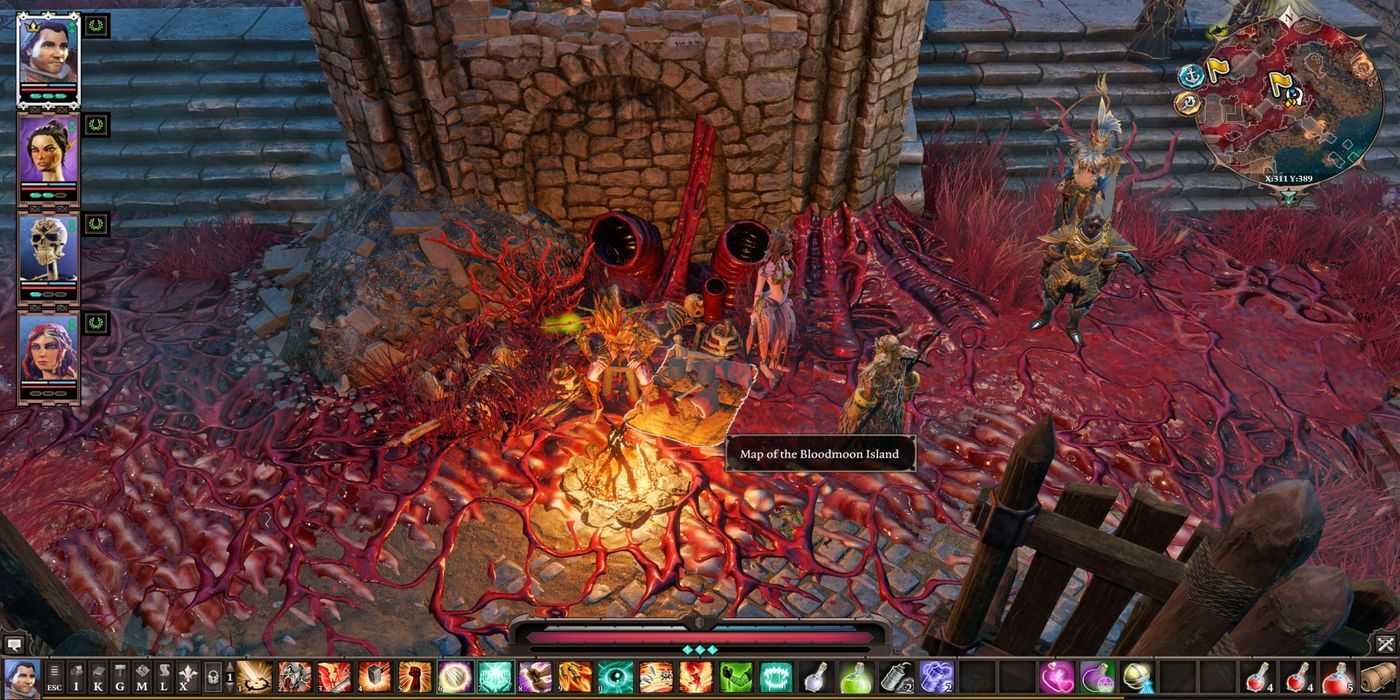Image resolution: width=1400 pixels, height=700 pixels.
Task: Click the anchor waypoint icon beside minimap
Action: coord(1190,75)
